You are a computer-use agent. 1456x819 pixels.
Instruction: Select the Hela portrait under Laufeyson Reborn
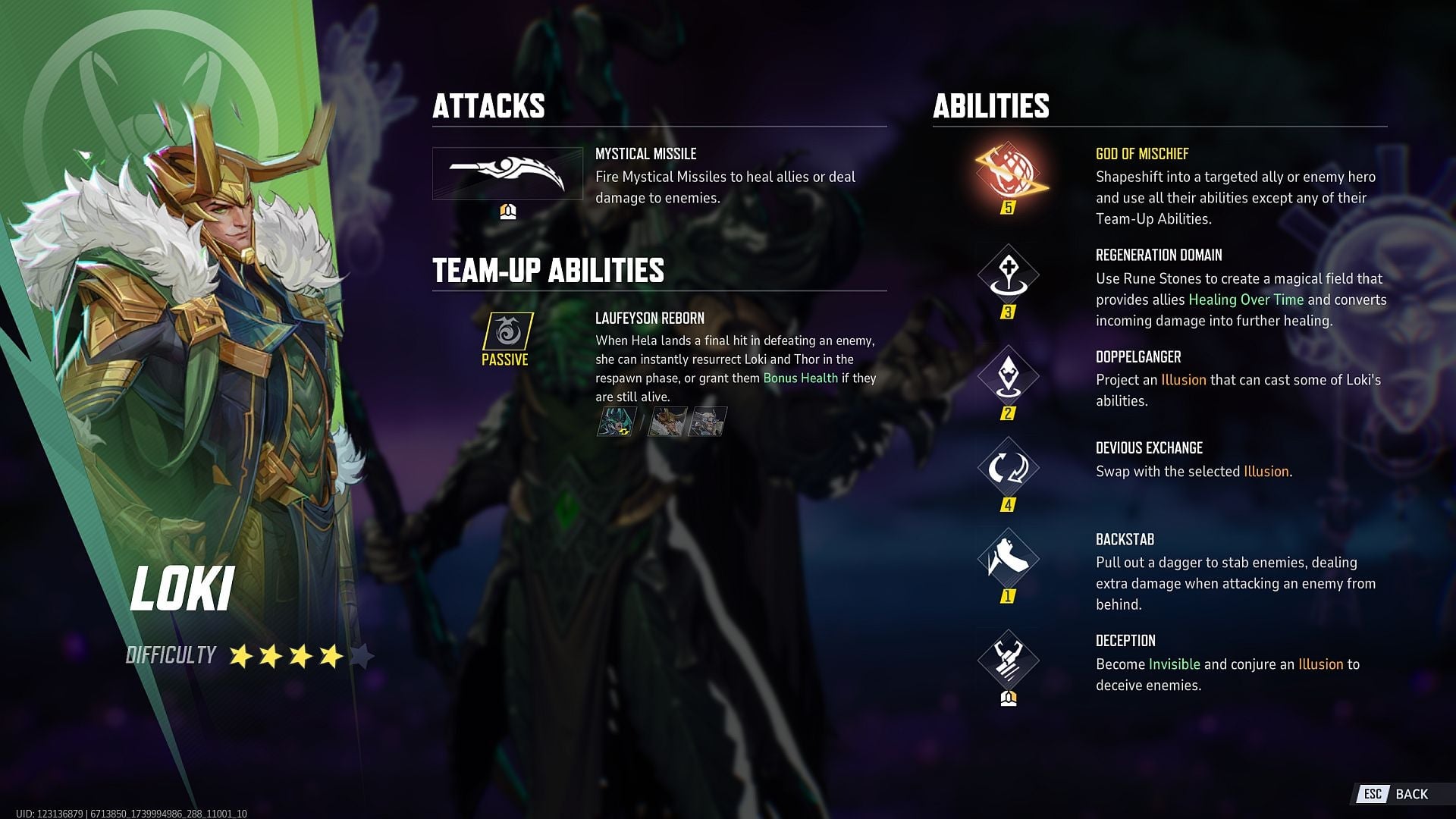click(x=616, y=422)
